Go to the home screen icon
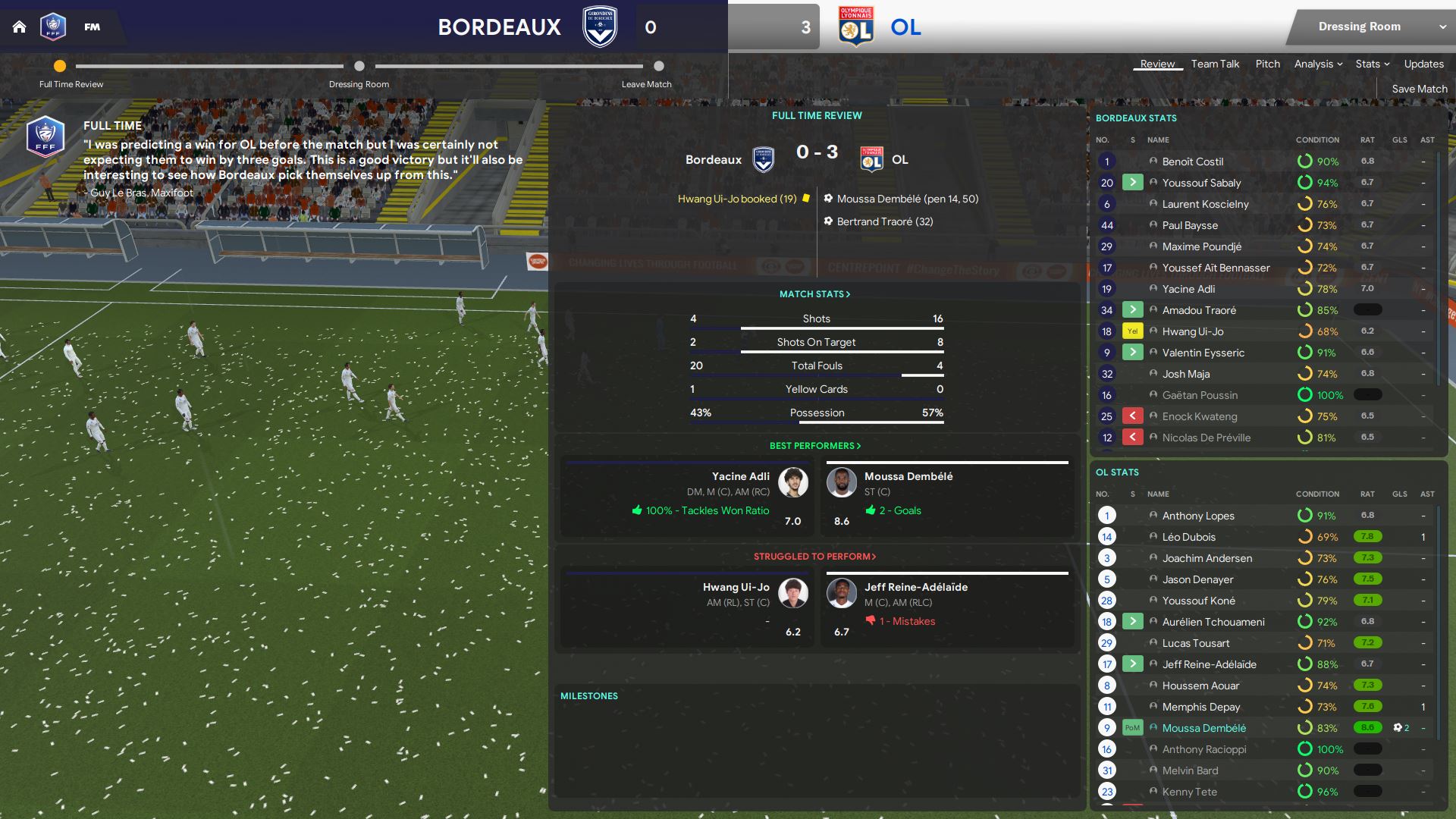 point(20,27)
